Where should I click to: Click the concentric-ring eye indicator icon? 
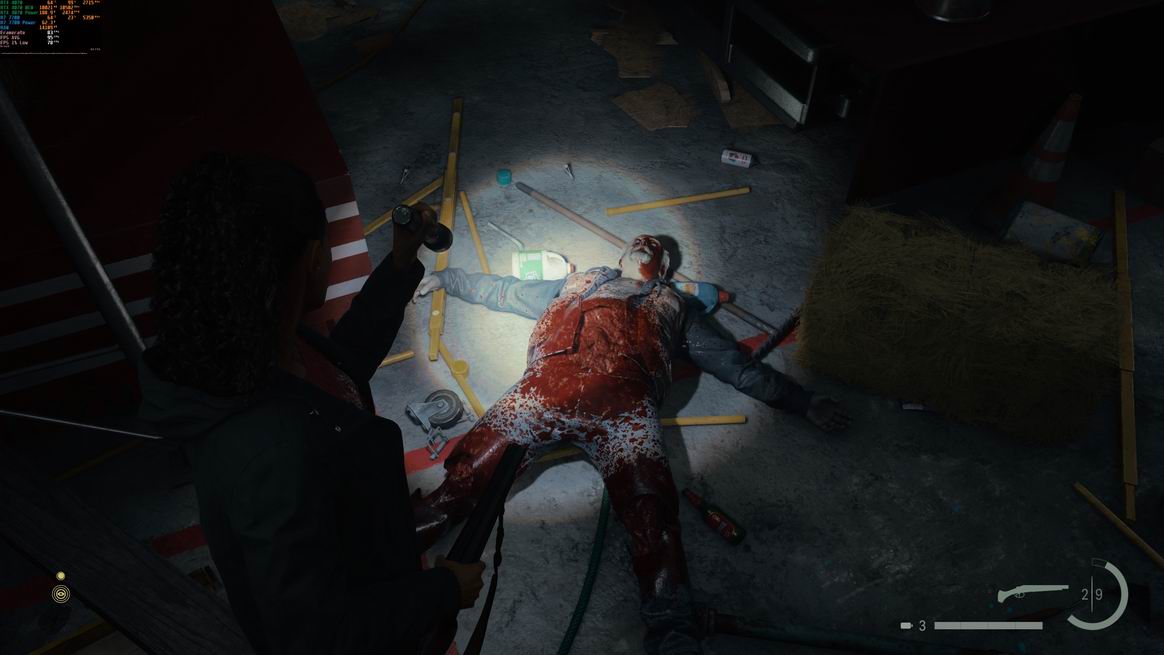(x=61, y=594)
